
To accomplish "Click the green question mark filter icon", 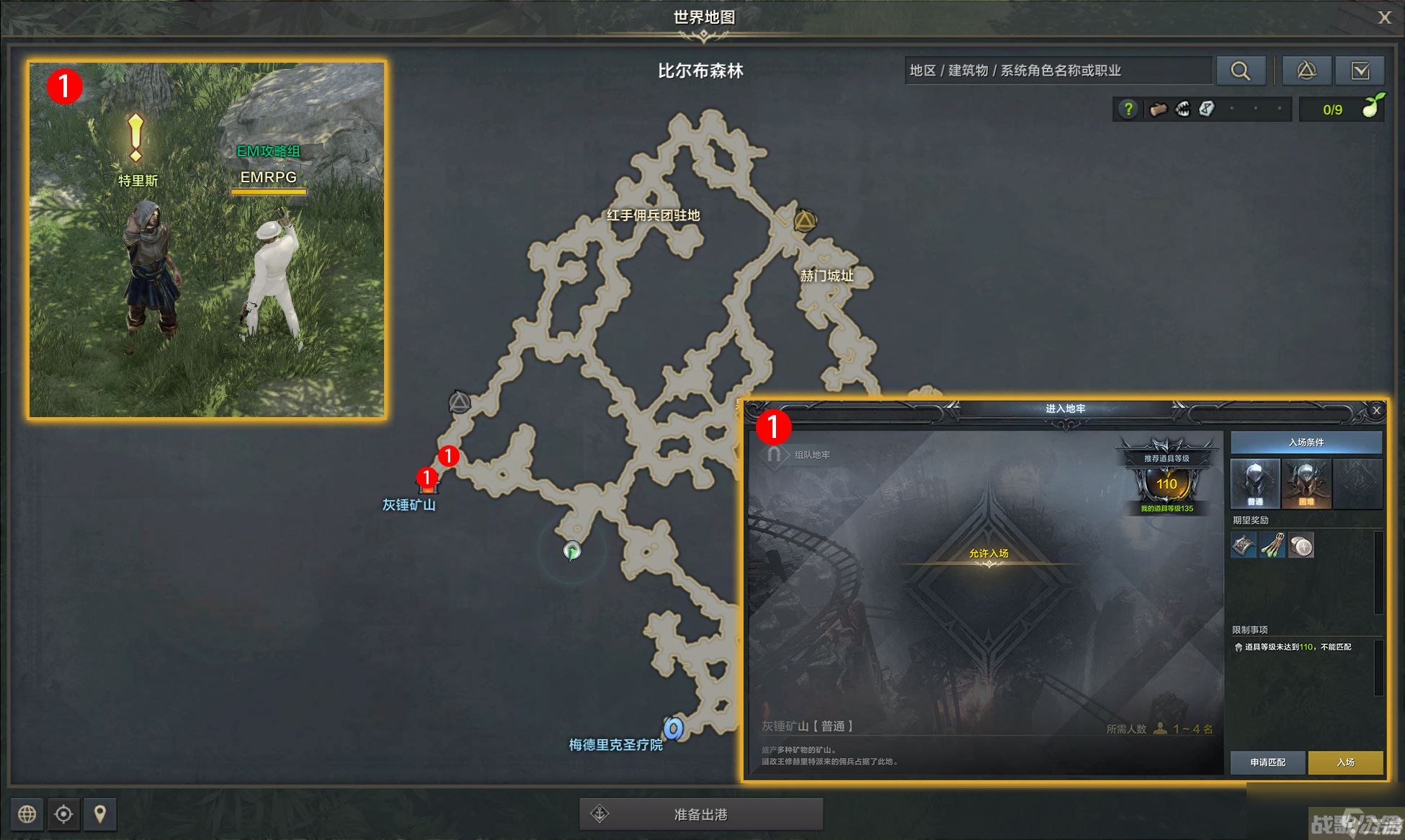I will 1128,109.
